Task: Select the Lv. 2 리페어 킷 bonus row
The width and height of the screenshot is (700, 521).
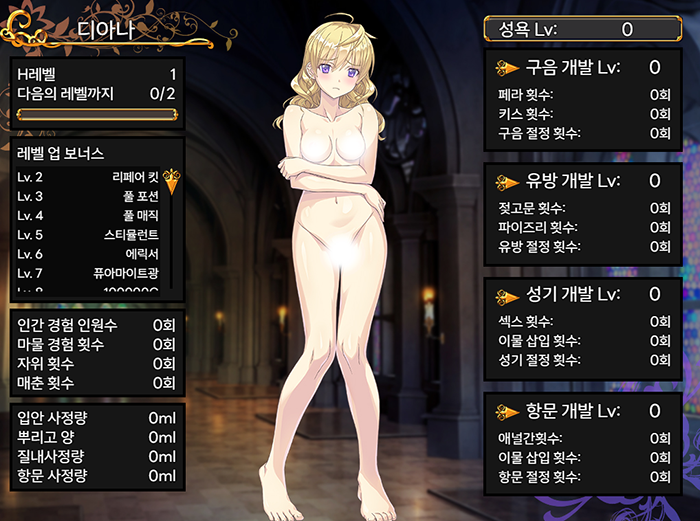Action: tap(88, 177)
